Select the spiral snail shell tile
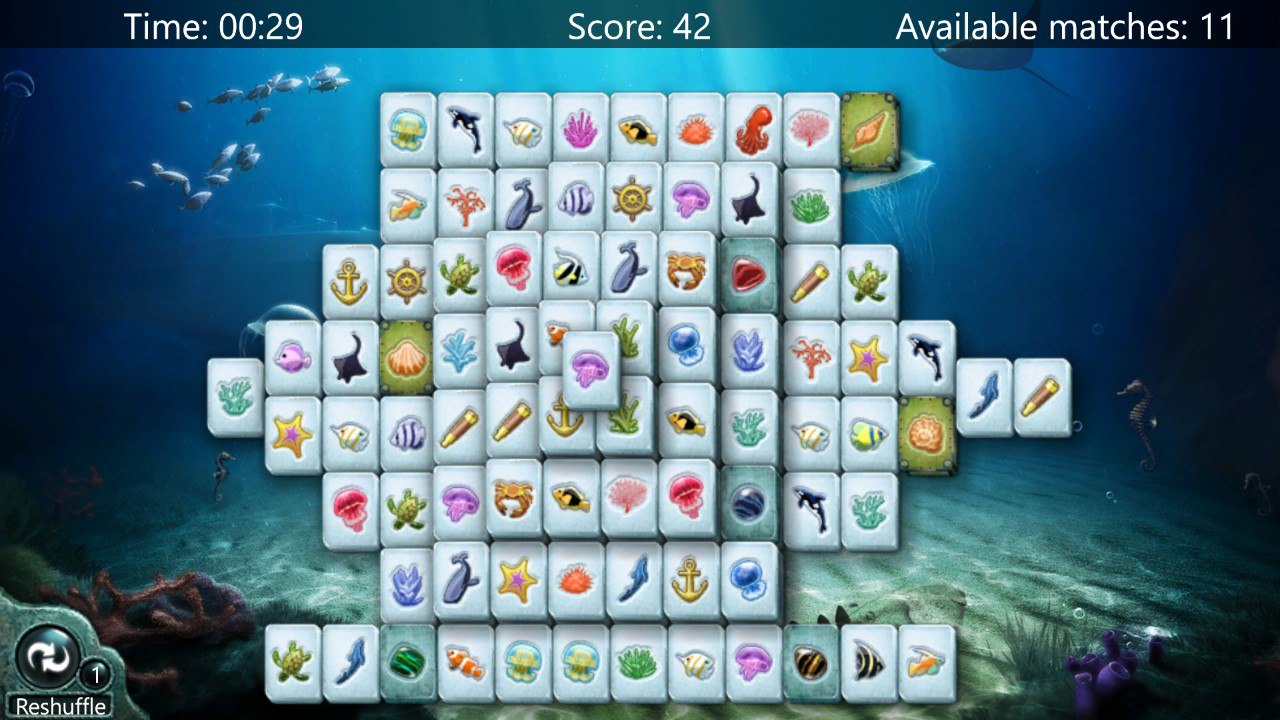This screenshot has height=720, width=1280. pyautogui.click(x=926, y=434)
